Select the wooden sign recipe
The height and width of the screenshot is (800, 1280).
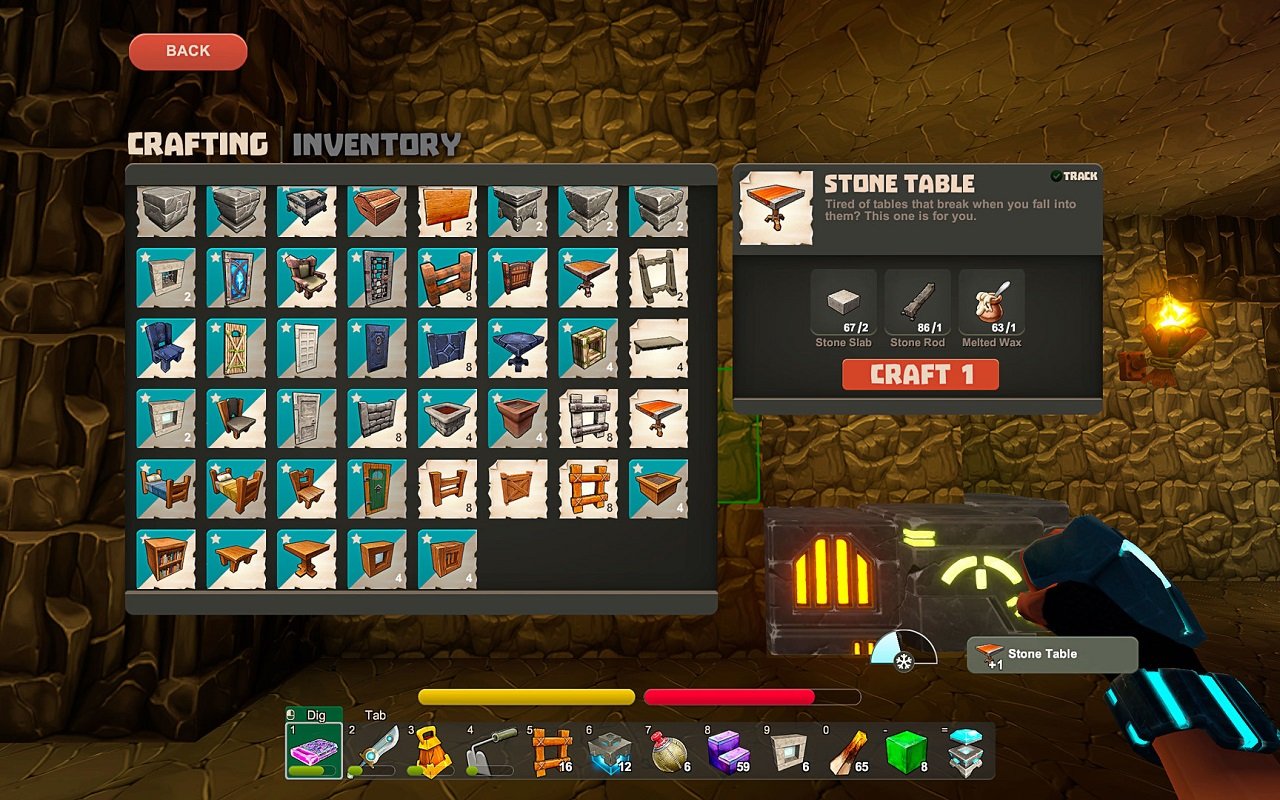click(447, 210)
